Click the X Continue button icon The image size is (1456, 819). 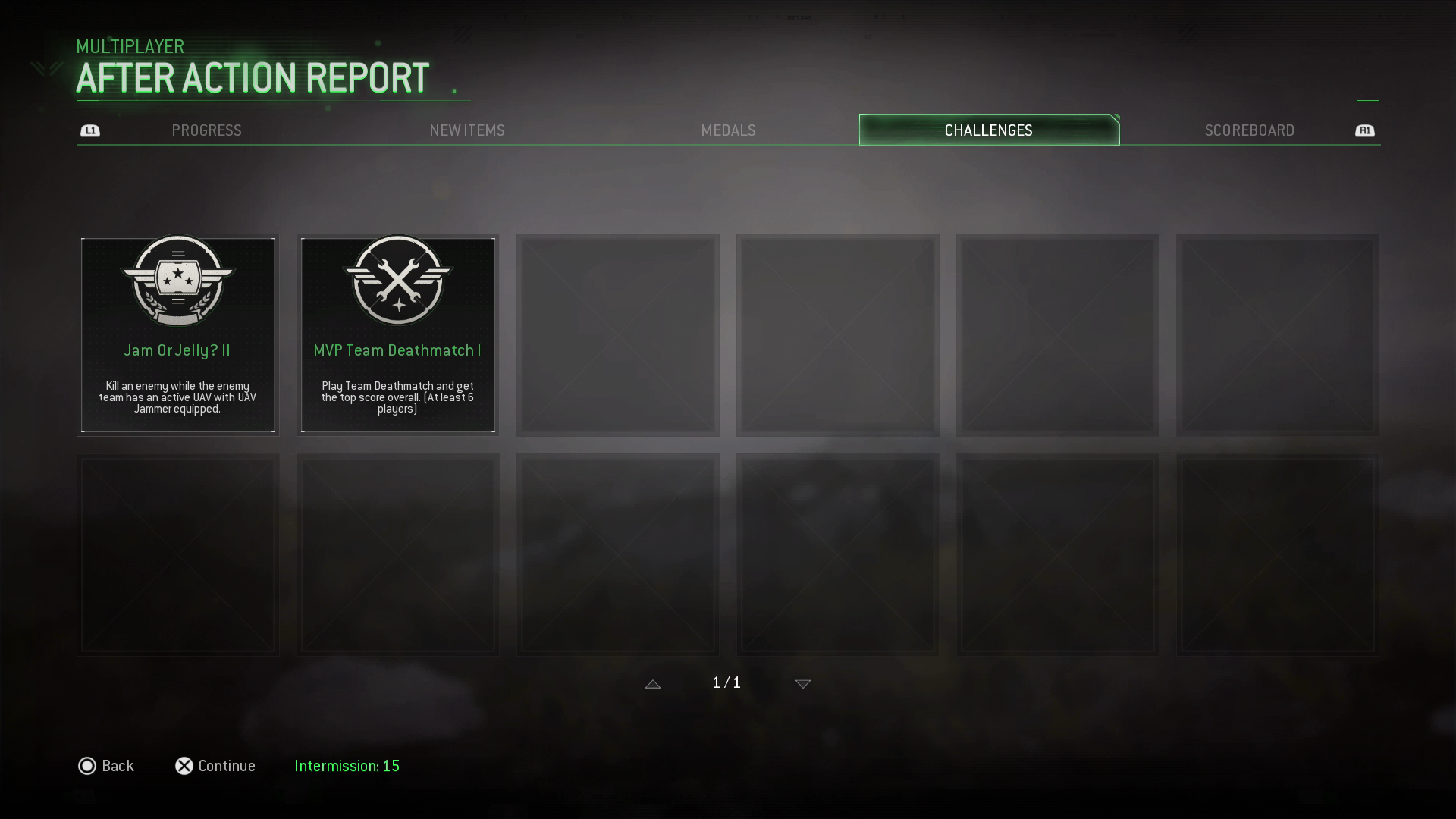183,766
